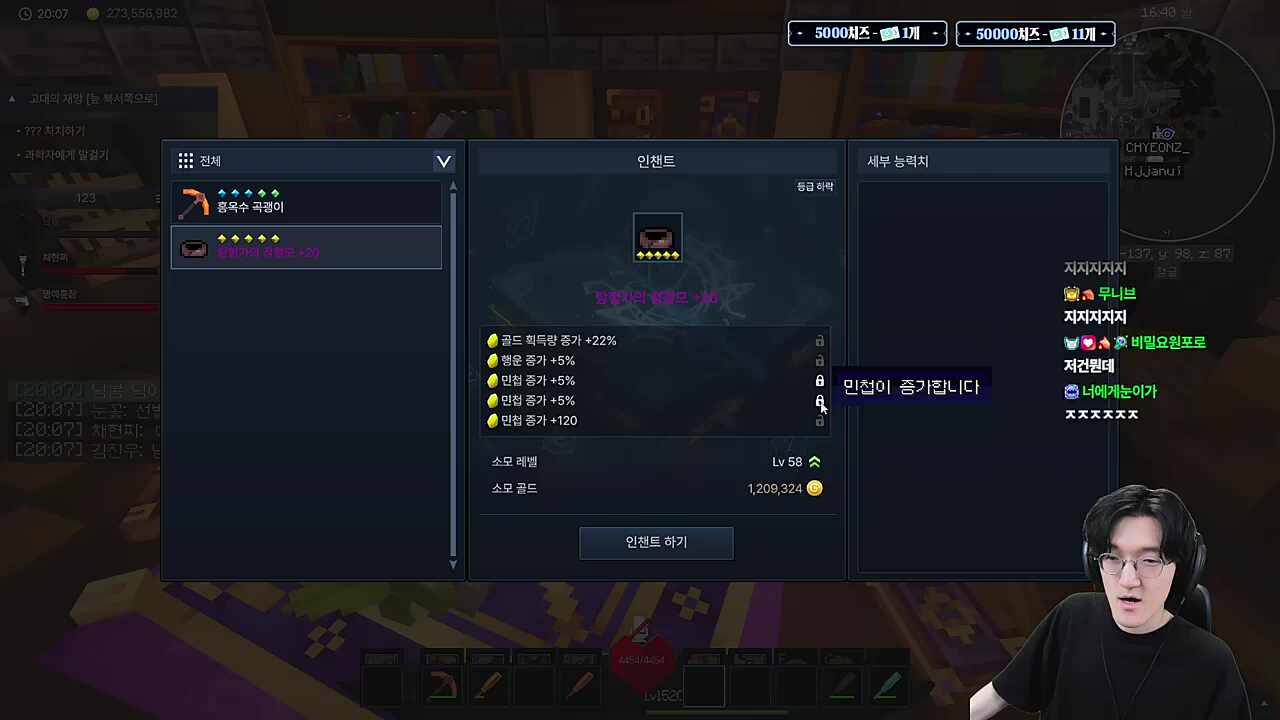This screenshot has height=720, width=1280.
Task: Click the 등급 하락 option
Action: 814,186
